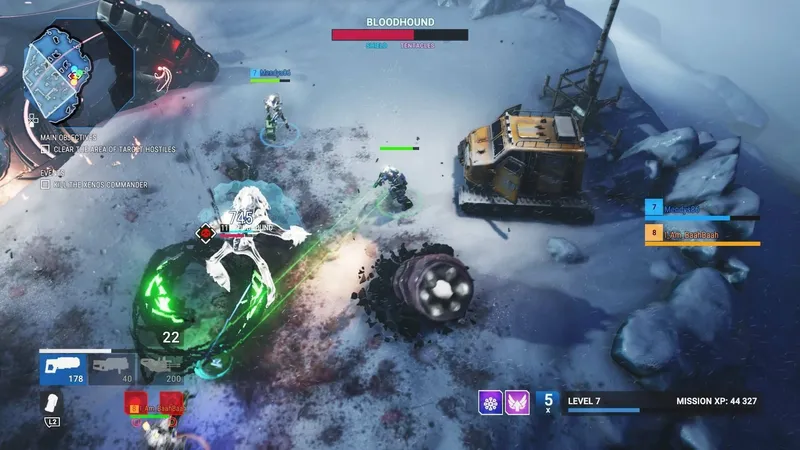The width and height of the screenshot is (800, 450).
Task: Select the 'Clear the area of target hostiles' objective
Action: [110, 149]
